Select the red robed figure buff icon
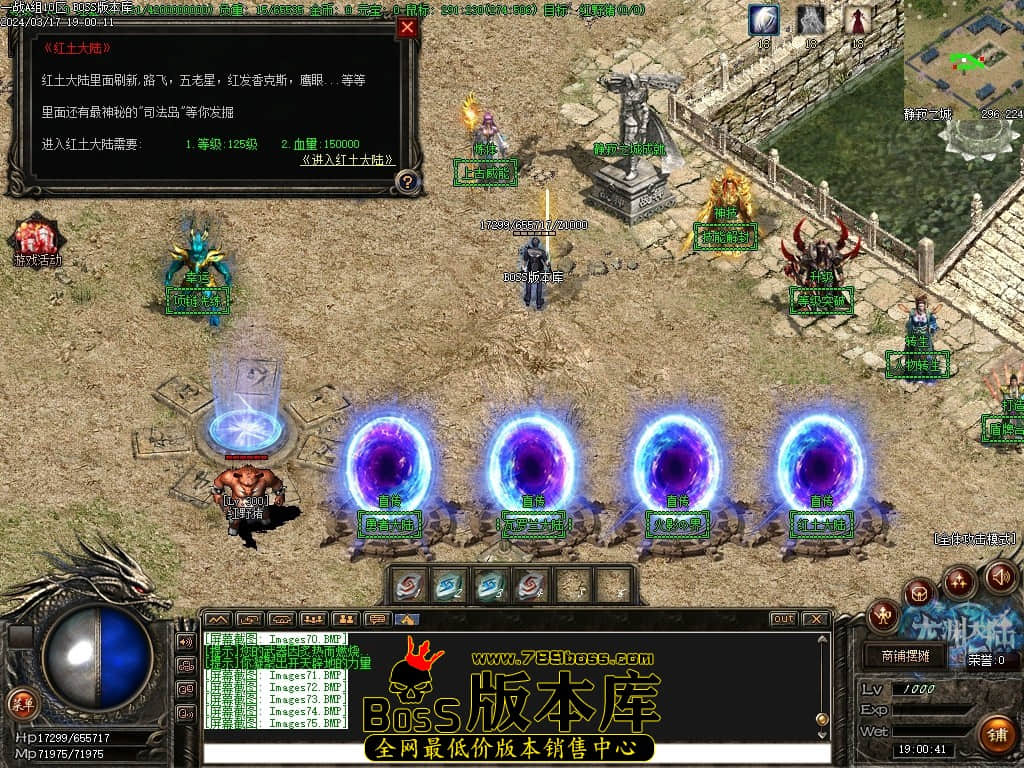The image size is (1024, 768). tap(857, 20)
